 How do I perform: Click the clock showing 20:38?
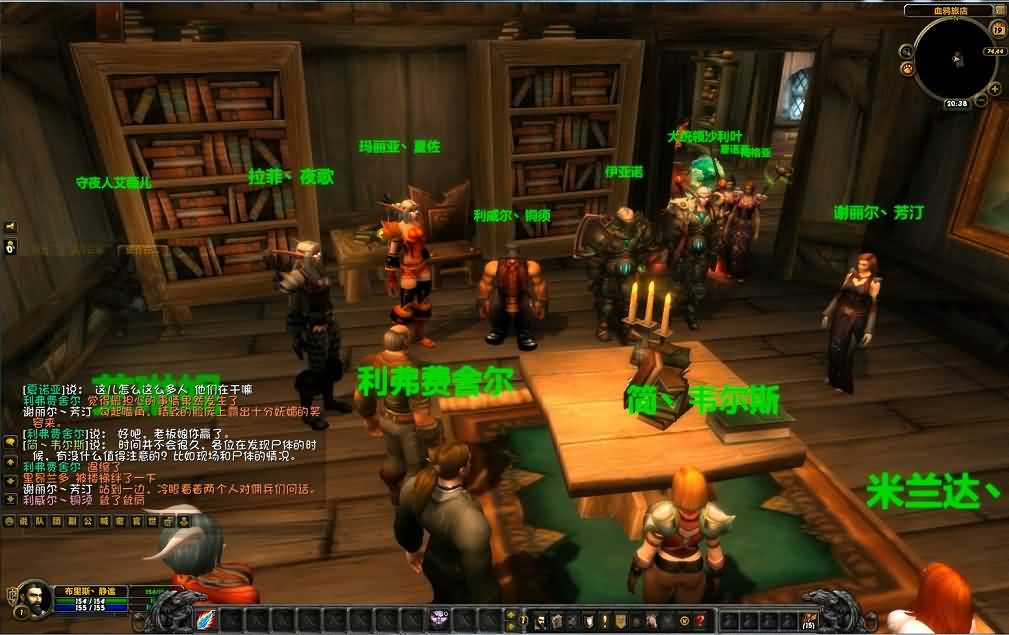[x=956, y=103]
